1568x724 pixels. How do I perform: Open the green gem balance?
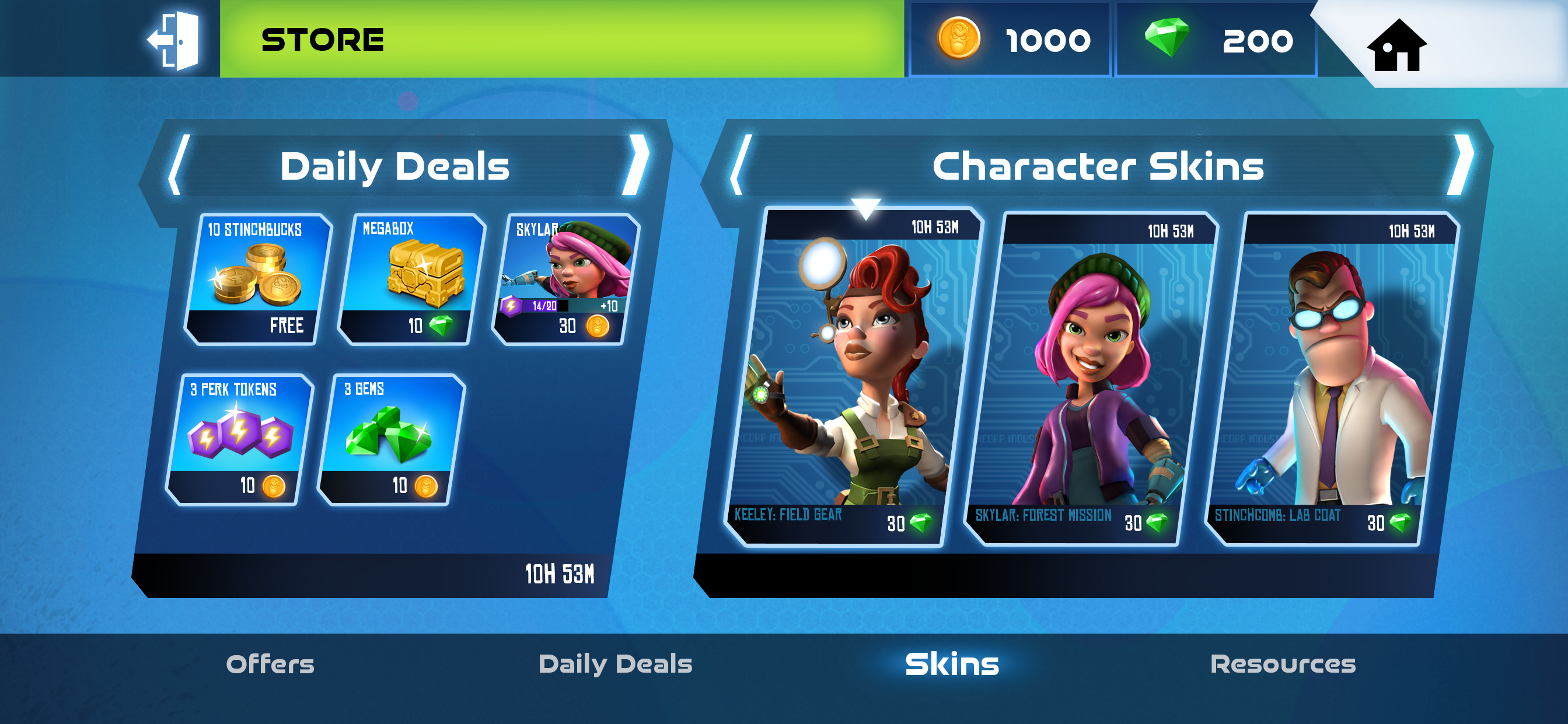pyautogui.click(x=1216, y=40)
